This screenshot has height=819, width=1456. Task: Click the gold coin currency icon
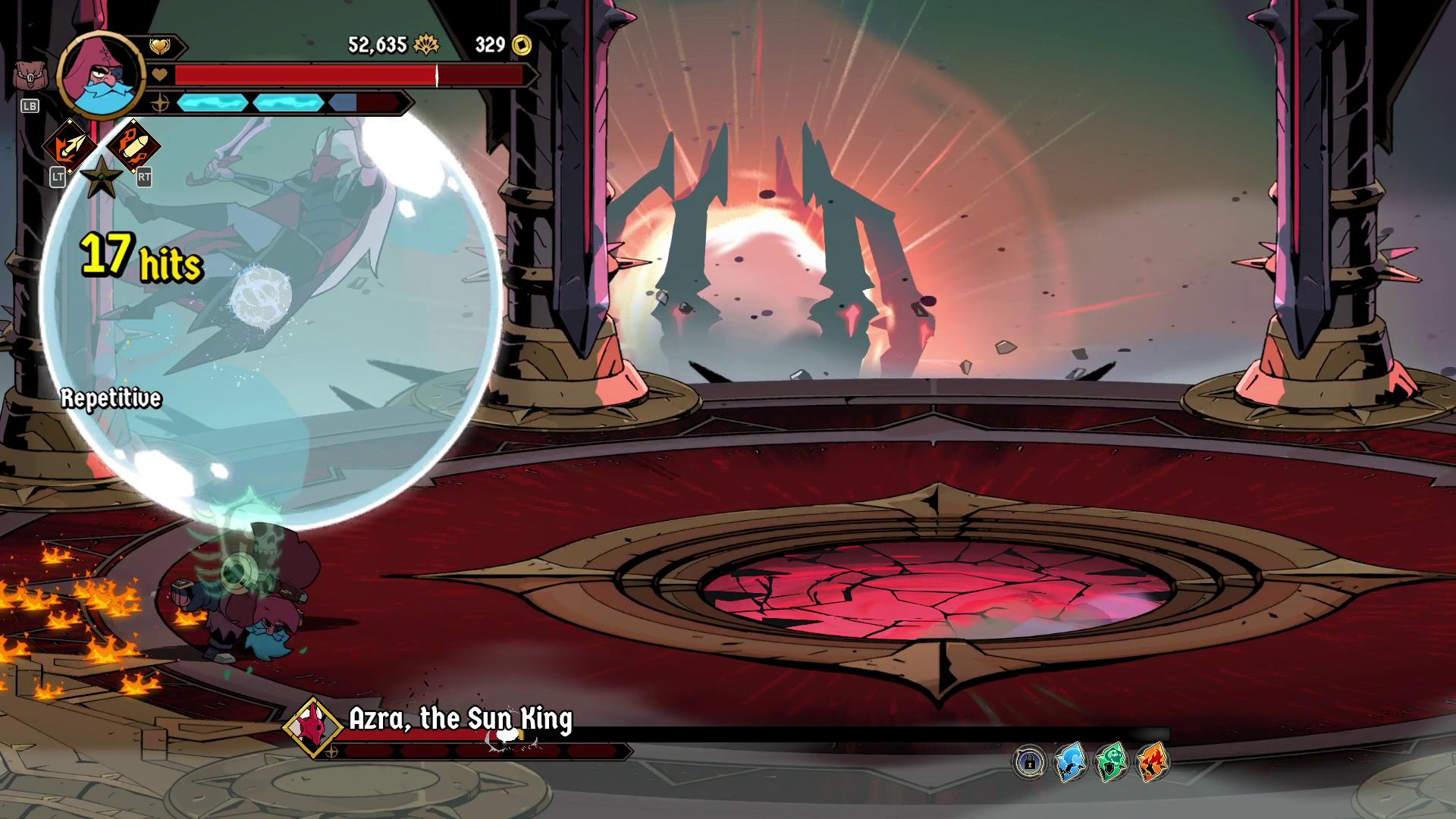click(x=522, y=45)
